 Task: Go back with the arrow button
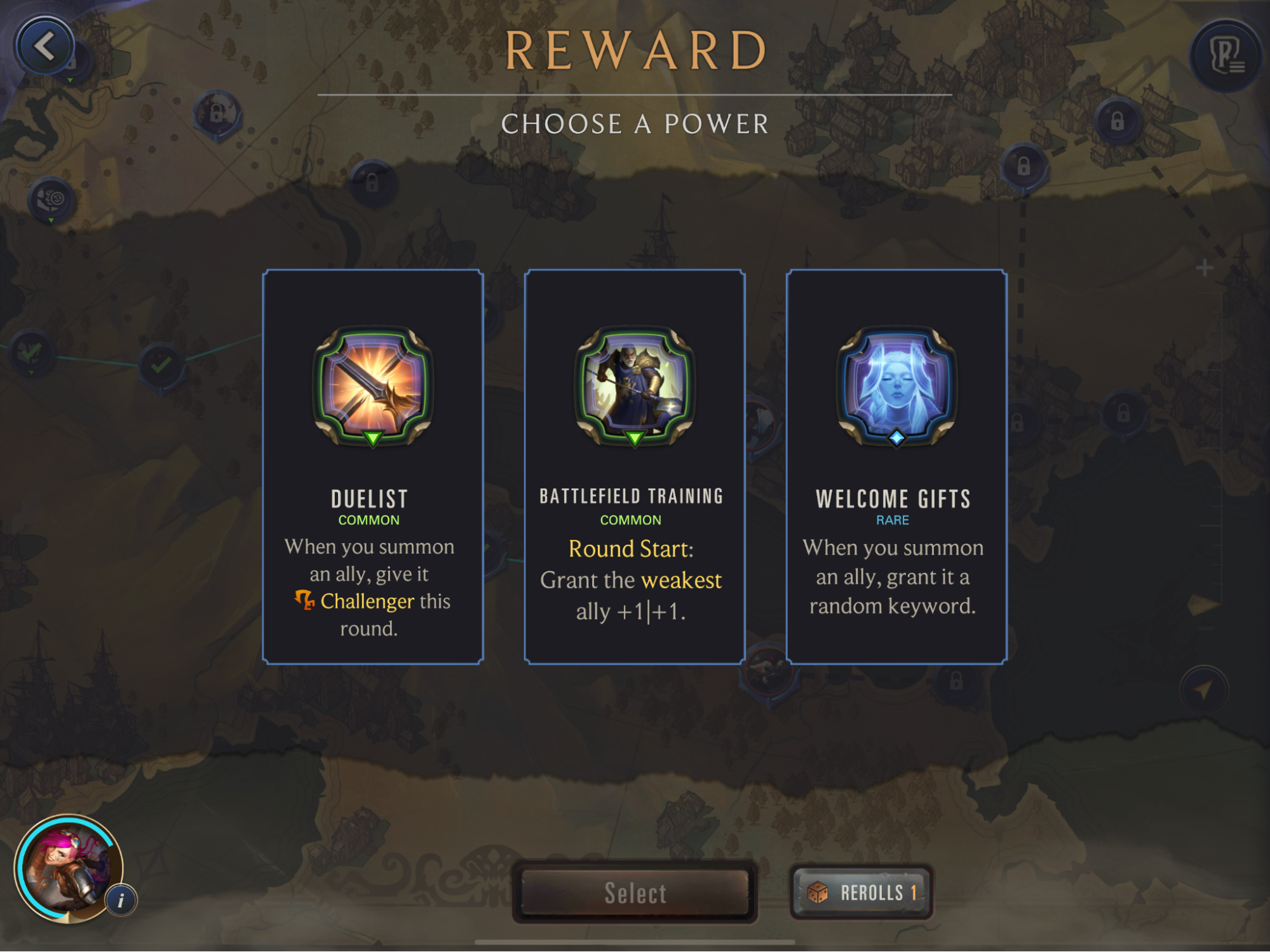(x=44, y=46)
